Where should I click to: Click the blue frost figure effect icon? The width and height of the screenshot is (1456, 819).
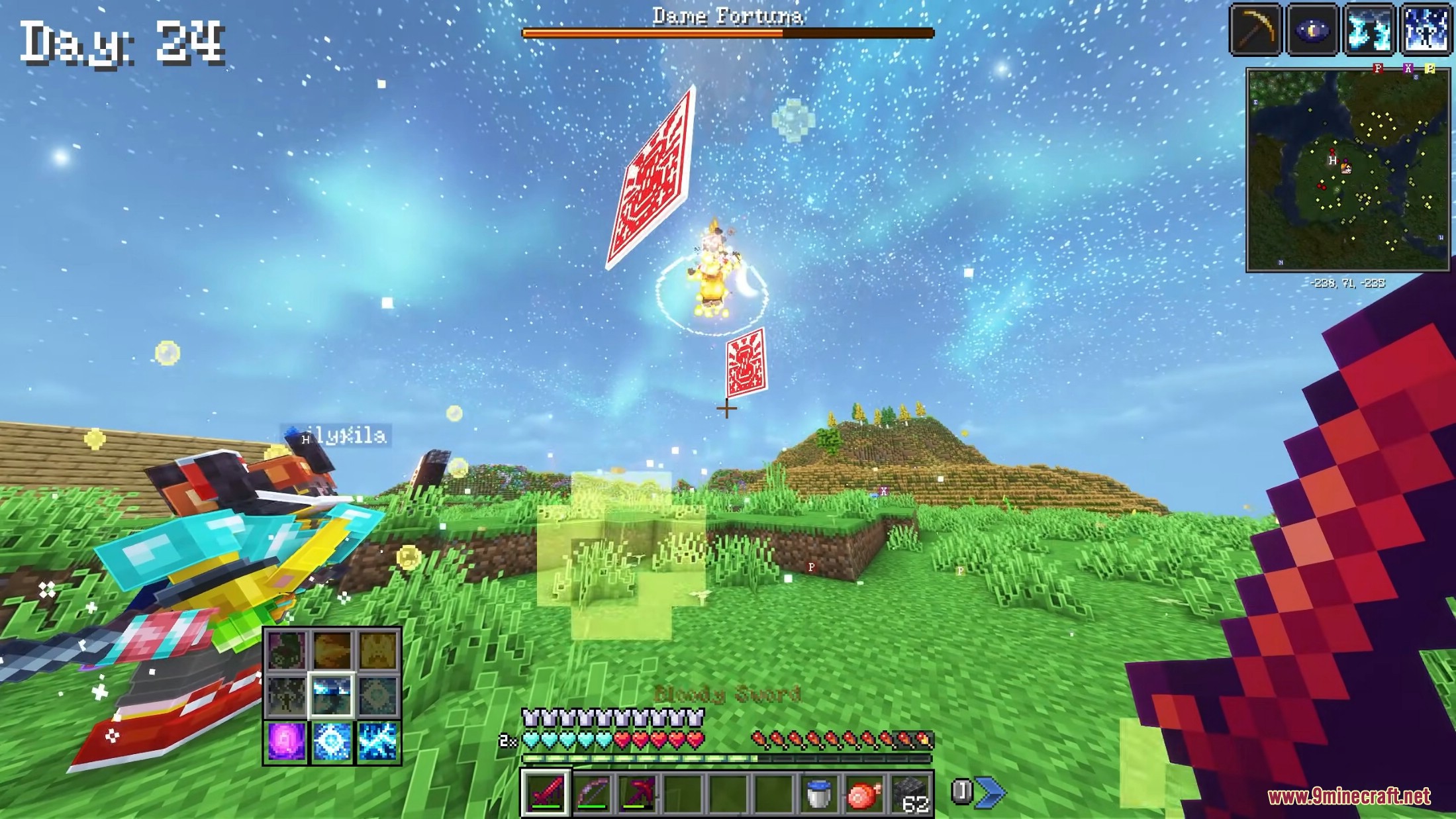1426,30
